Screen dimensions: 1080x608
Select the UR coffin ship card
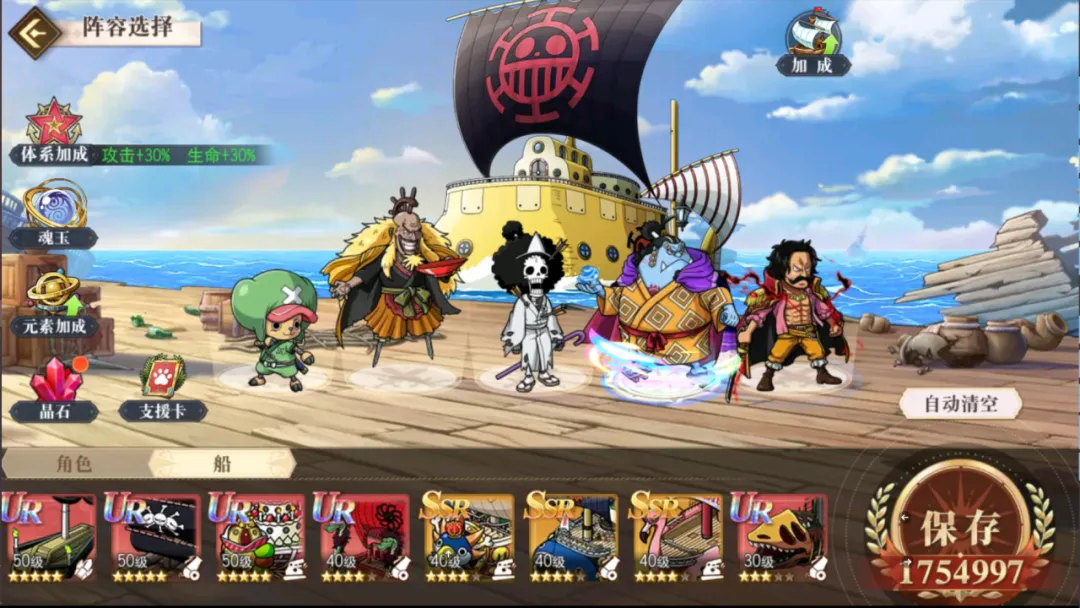(x=50, y=537)
